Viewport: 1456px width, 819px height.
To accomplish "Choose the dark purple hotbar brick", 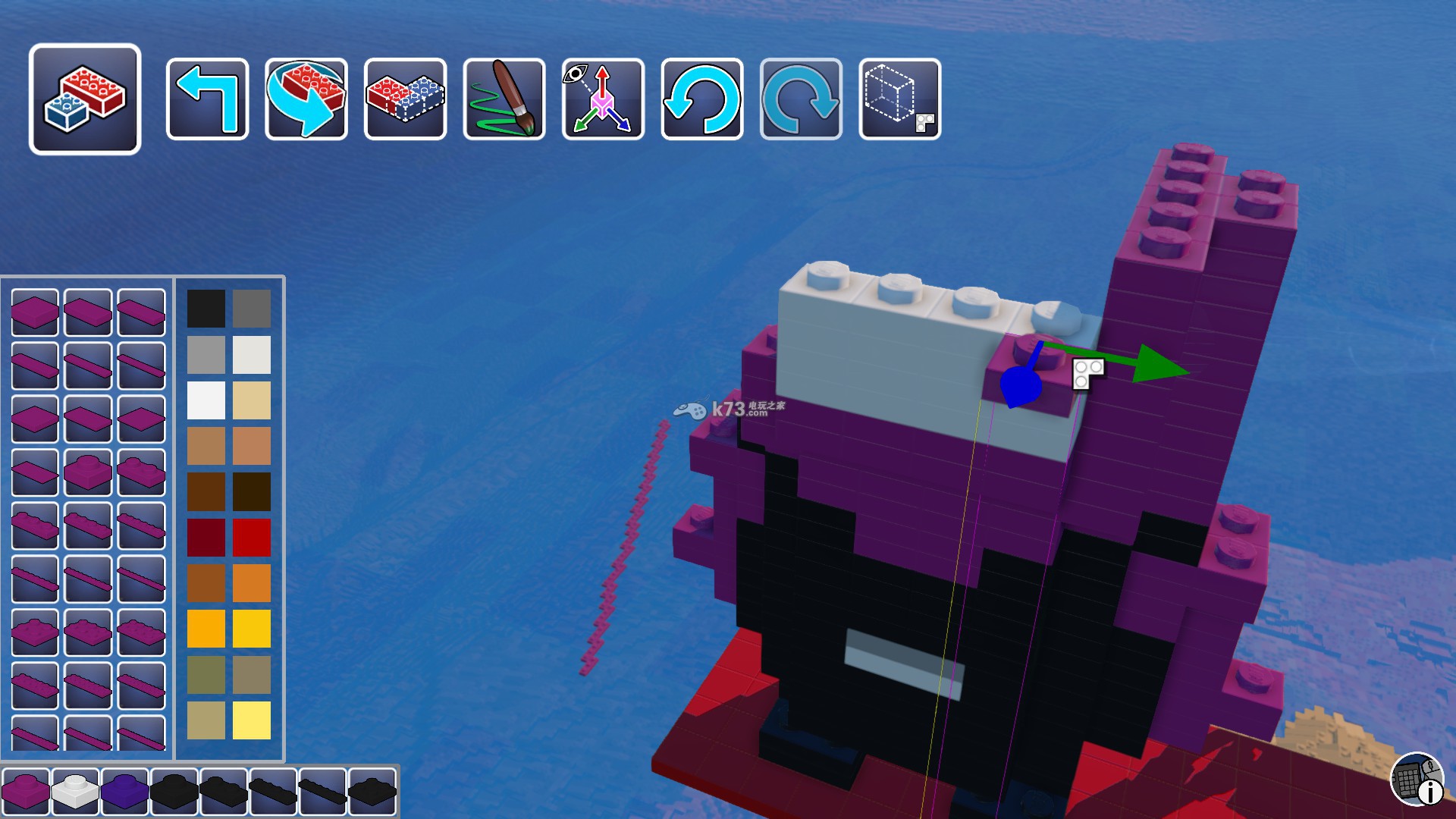I will [x=124, y=792].
